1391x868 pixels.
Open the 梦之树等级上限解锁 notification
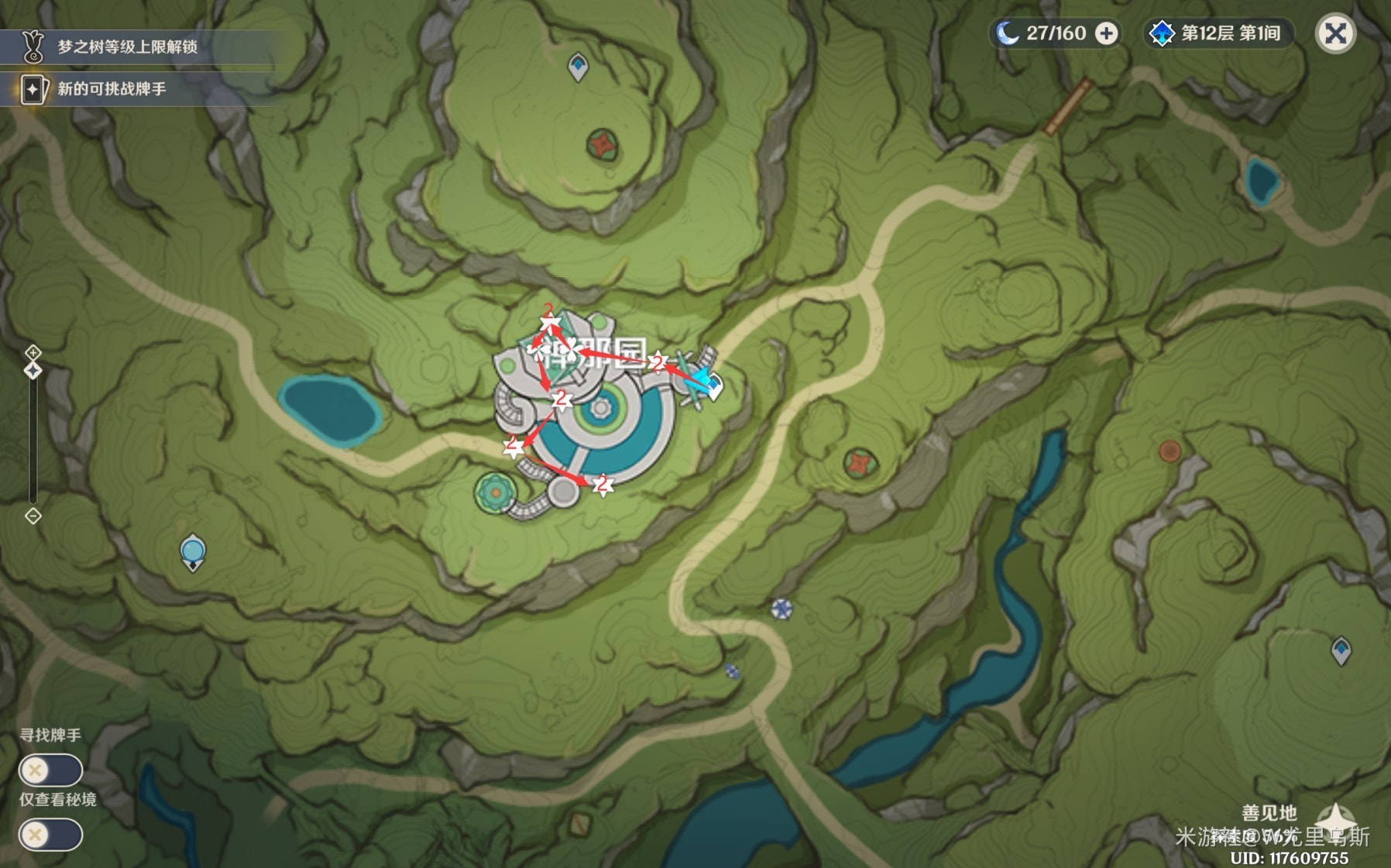128,47
